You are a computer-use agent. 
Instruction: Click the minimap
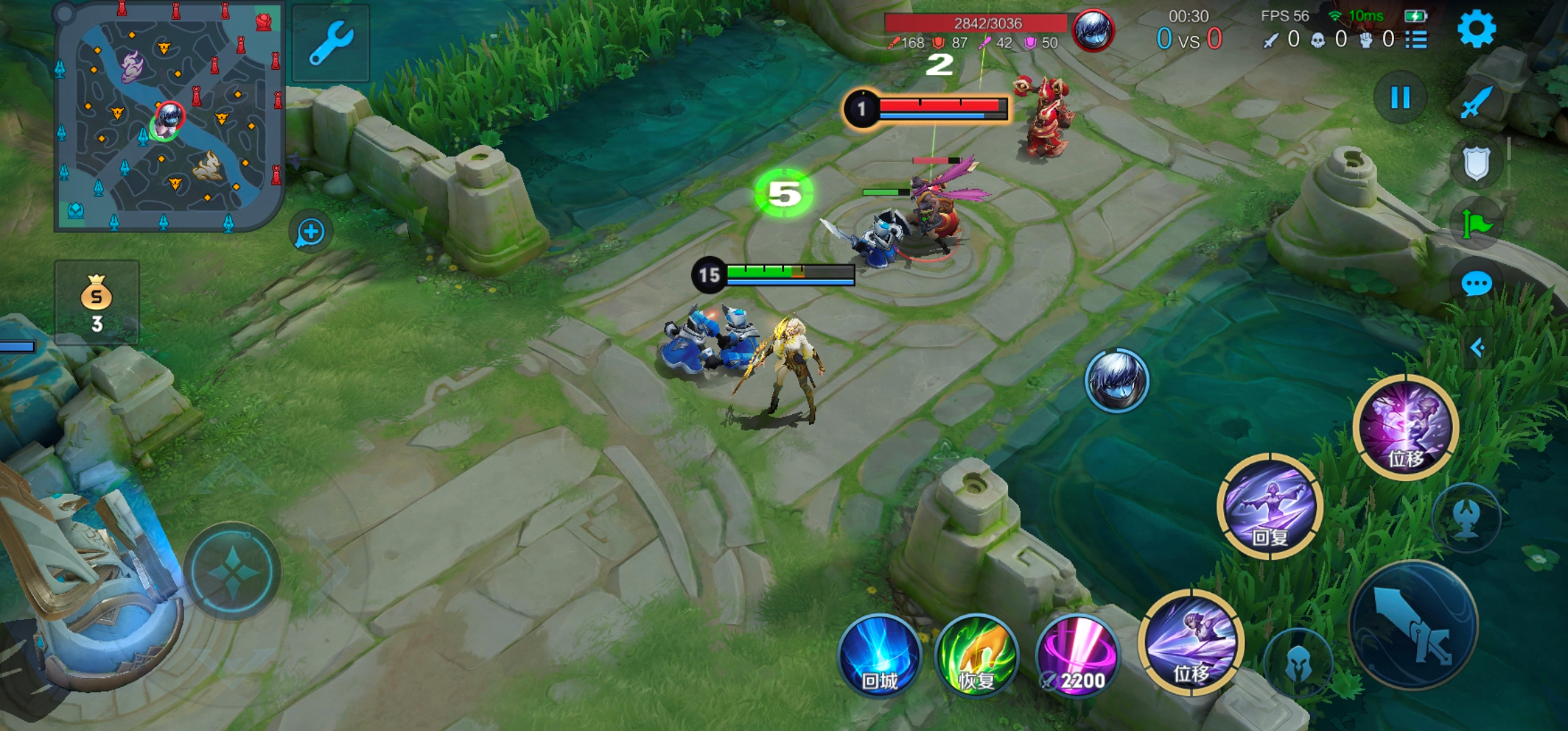(169, 117)
